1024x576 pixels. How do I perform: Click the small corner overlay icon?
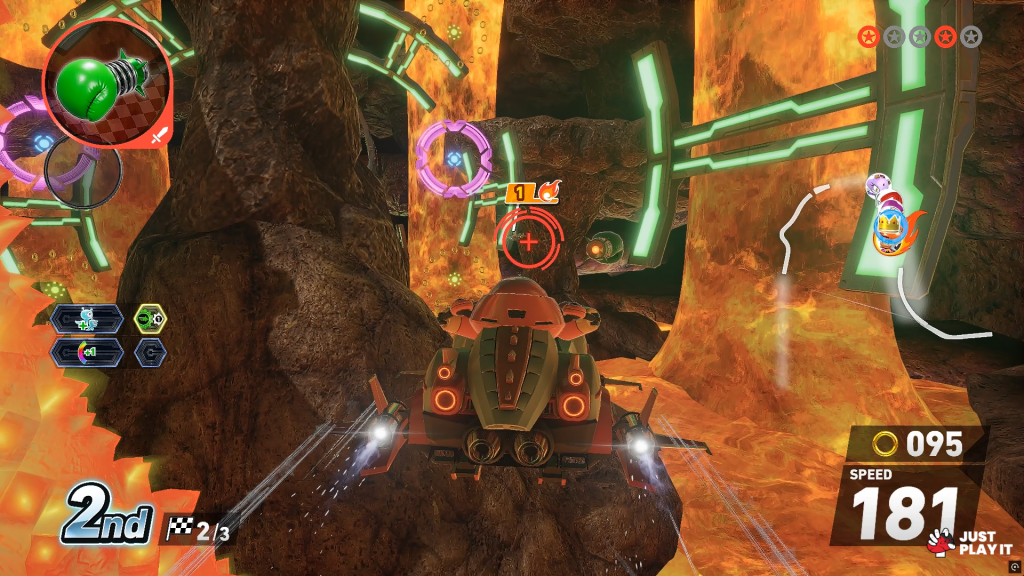pyautogui.click(x=1015, y=565)
